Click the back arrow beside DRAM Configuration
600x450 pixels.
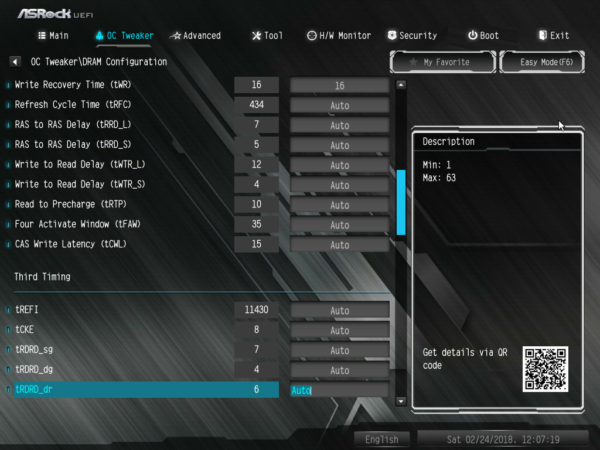pos(15,62)
